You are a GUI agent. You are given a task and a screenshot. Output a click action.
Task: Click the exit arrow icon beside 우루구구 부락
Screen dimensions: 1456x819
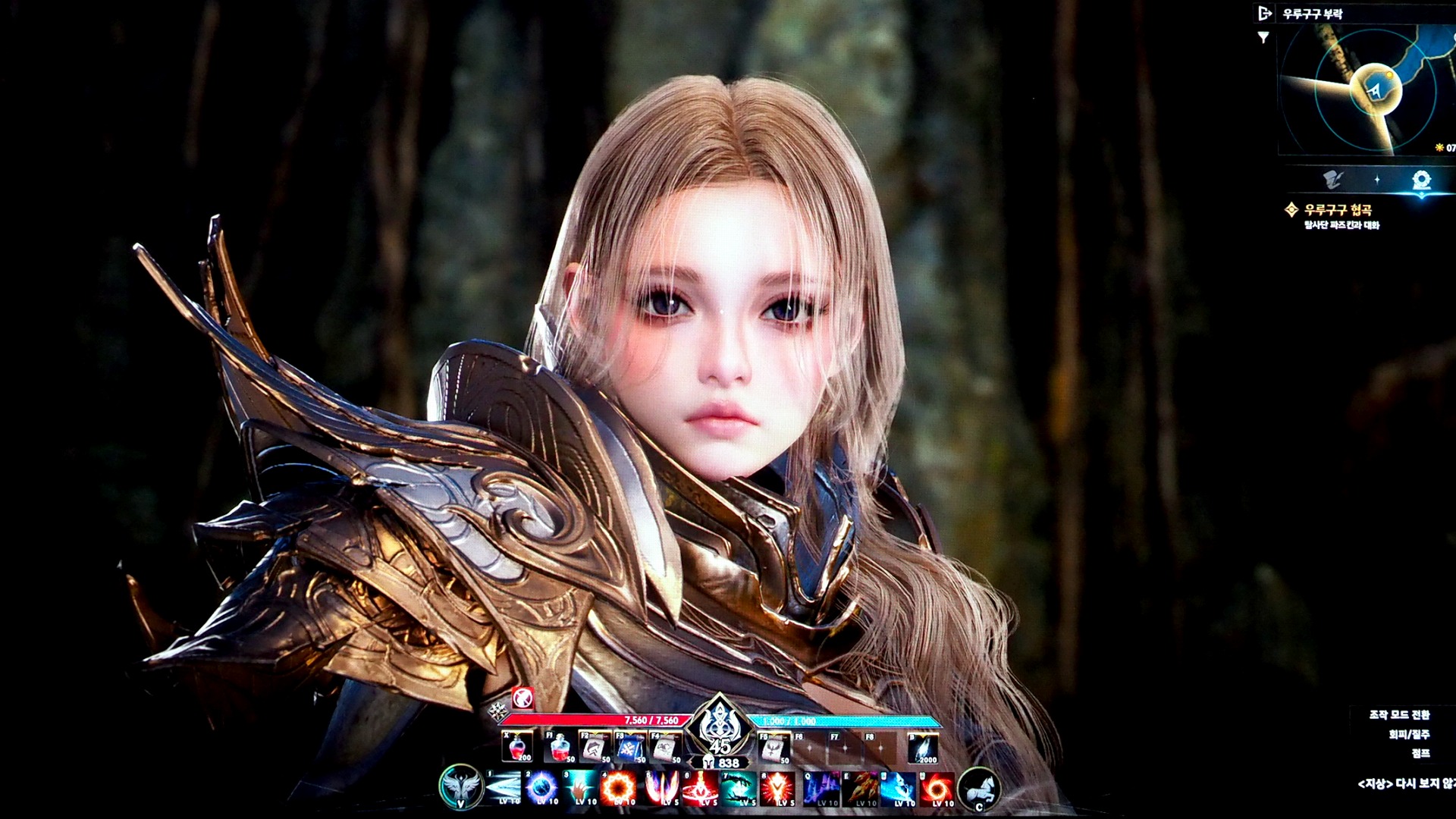click(x=1264, y=13)
